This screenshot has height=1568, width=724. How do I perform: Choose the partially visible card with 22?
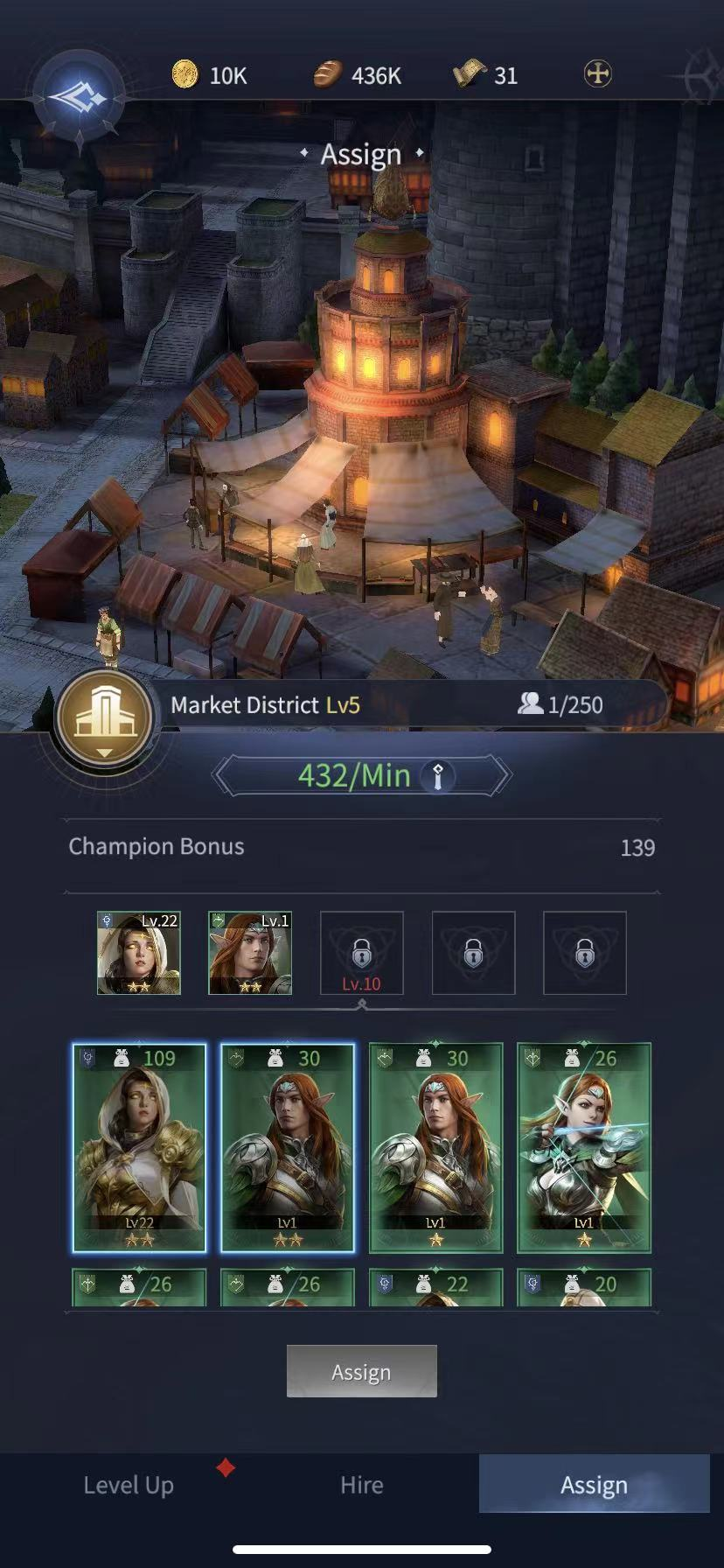pyautogui.click(x=435, y=1286)
